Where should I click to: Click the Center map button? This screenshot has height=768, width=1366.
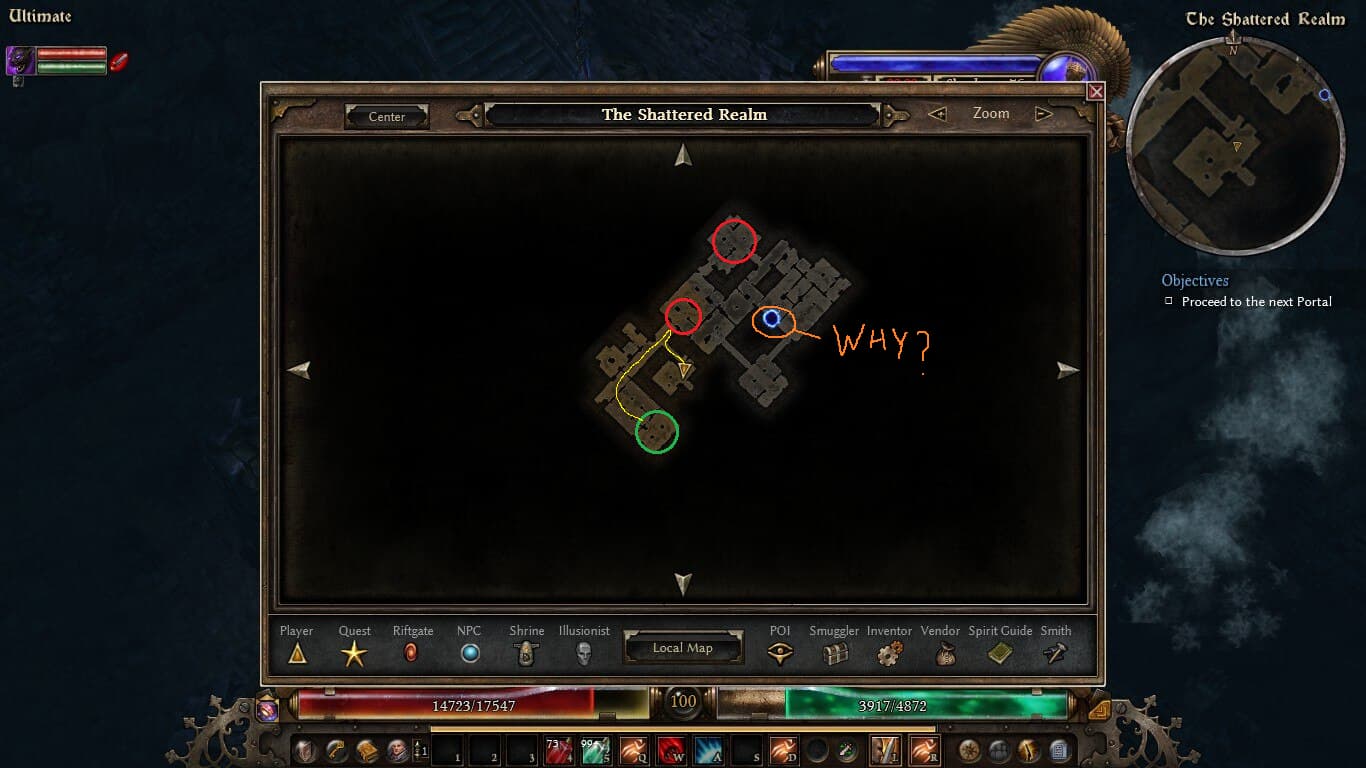point(387,117)
